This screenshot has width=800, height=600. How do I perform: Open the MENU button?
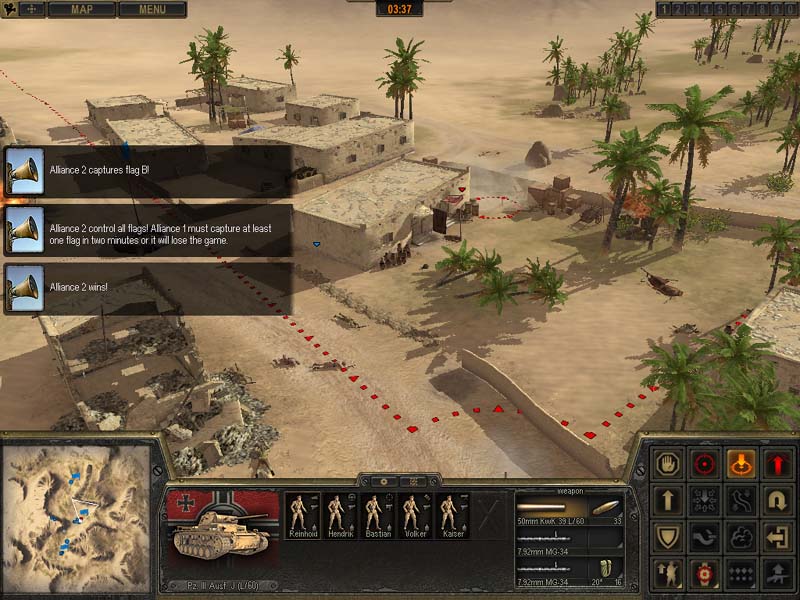152,9
